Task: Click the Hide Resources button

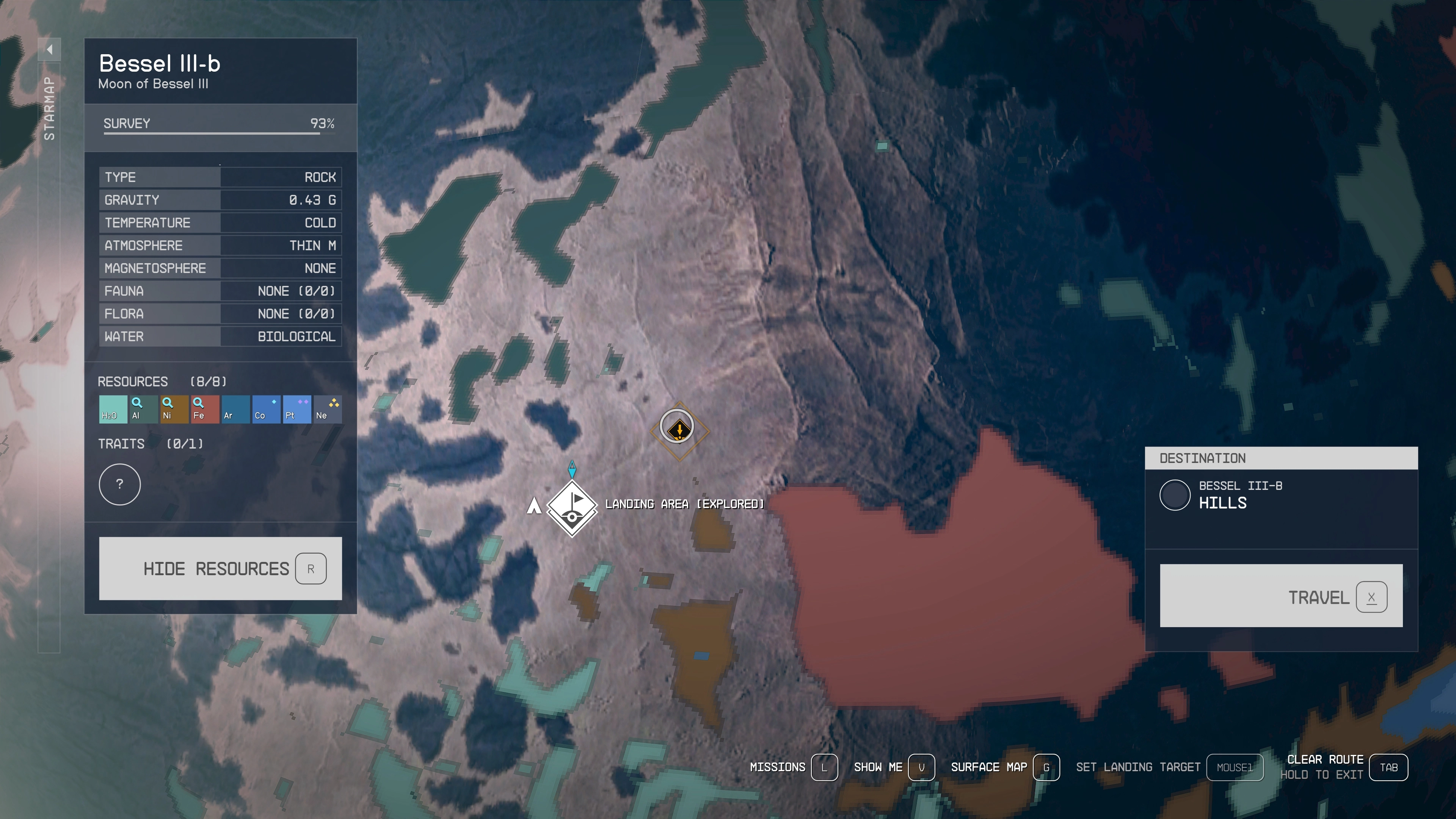Action: (220, 568)
